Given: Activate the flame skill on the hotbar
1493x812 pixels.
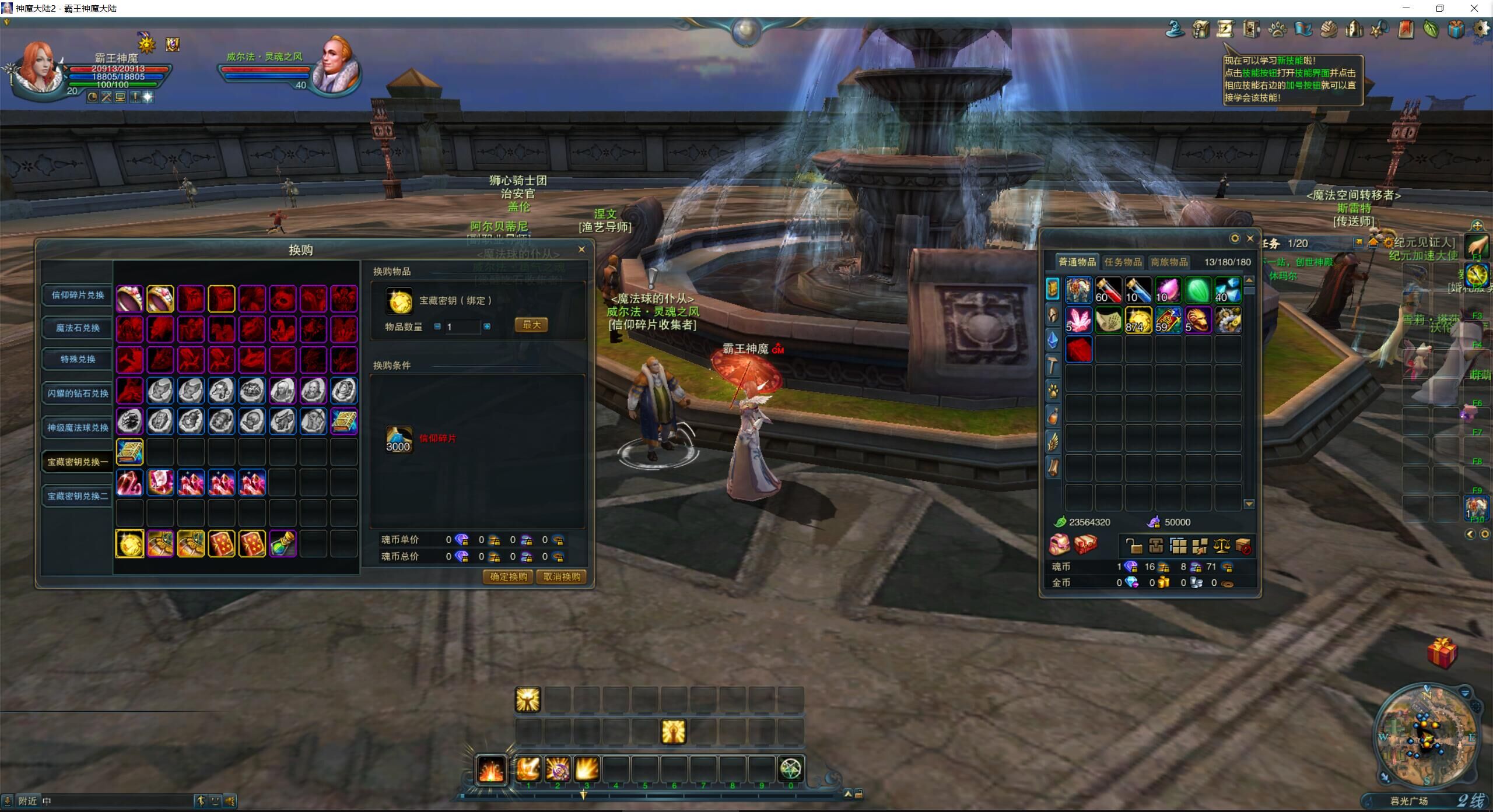Looking at the screenshot, I should point(491,769).
